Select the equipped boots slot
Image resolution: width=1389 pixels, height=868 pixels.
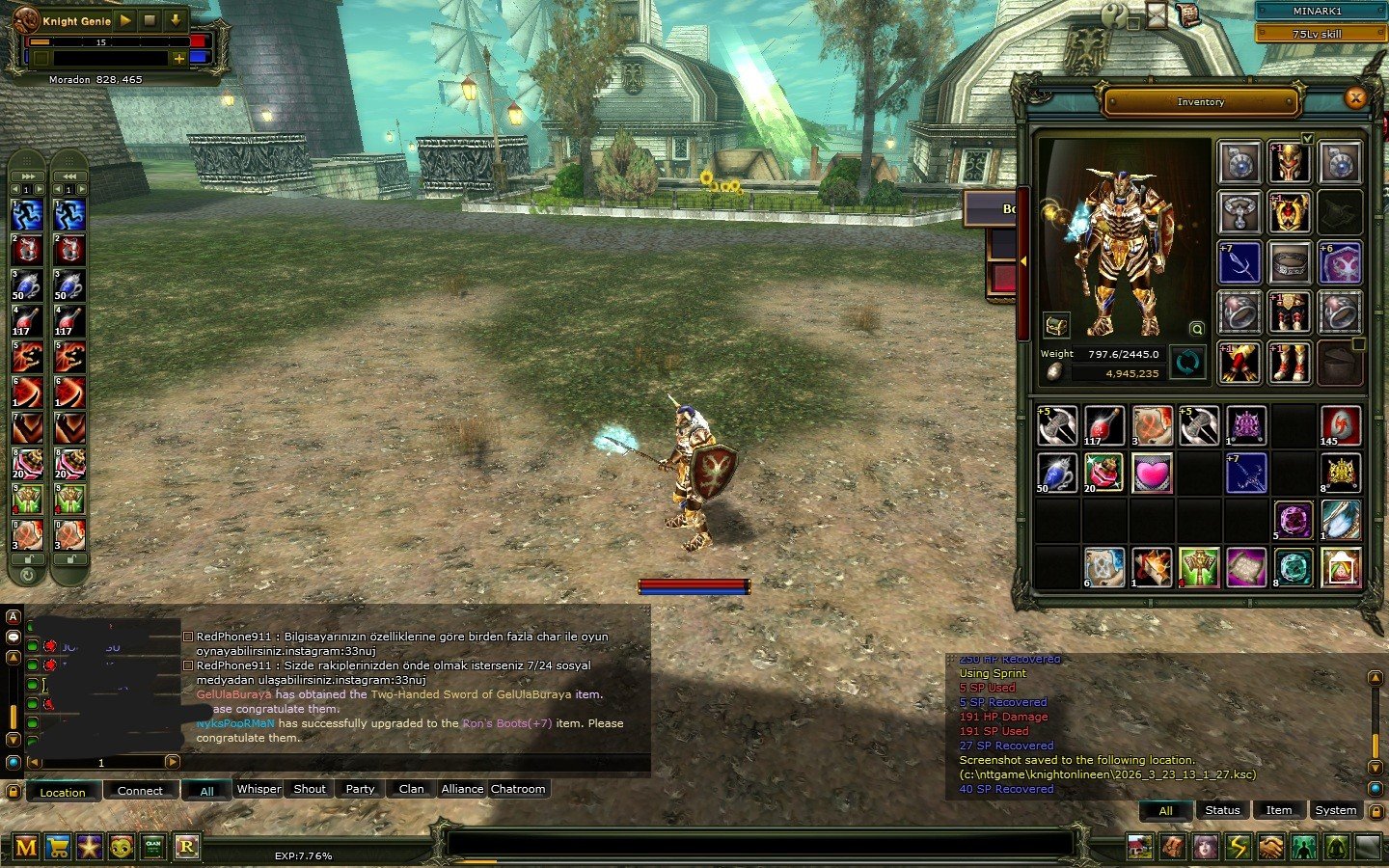(x=1289, y=363)
